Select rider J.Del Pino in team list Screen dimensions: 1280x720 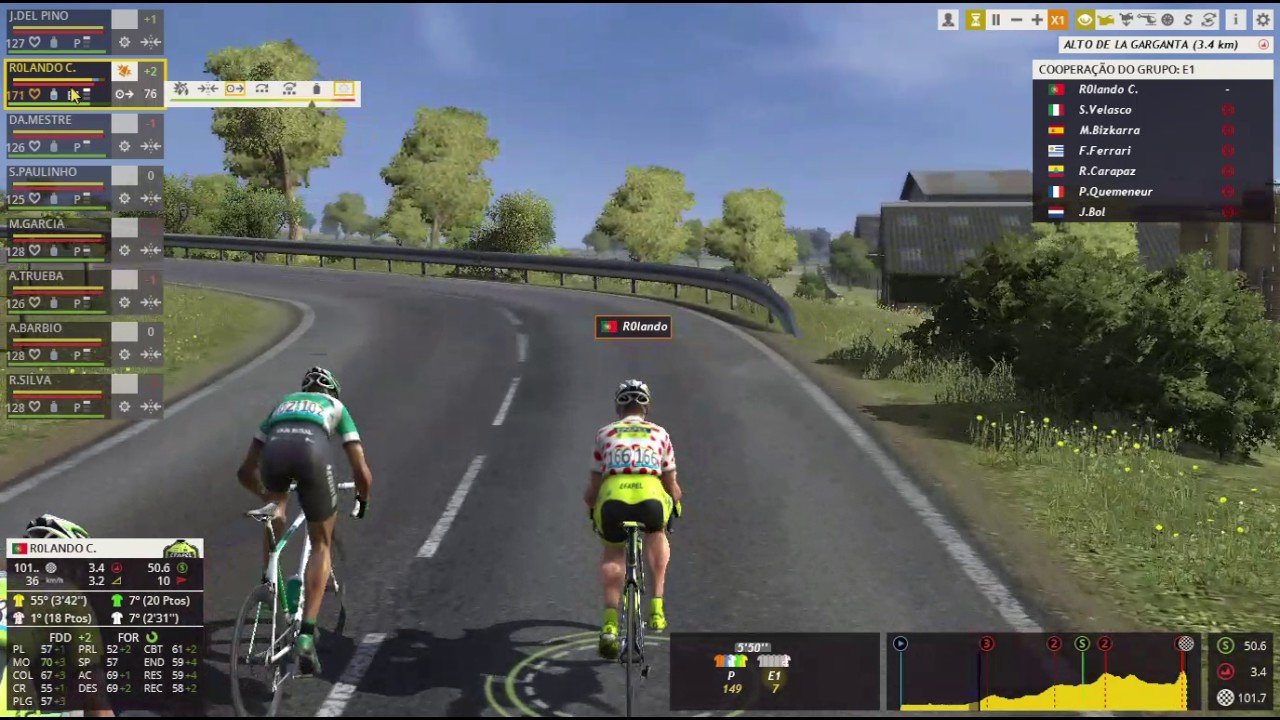tap(40, 17)
